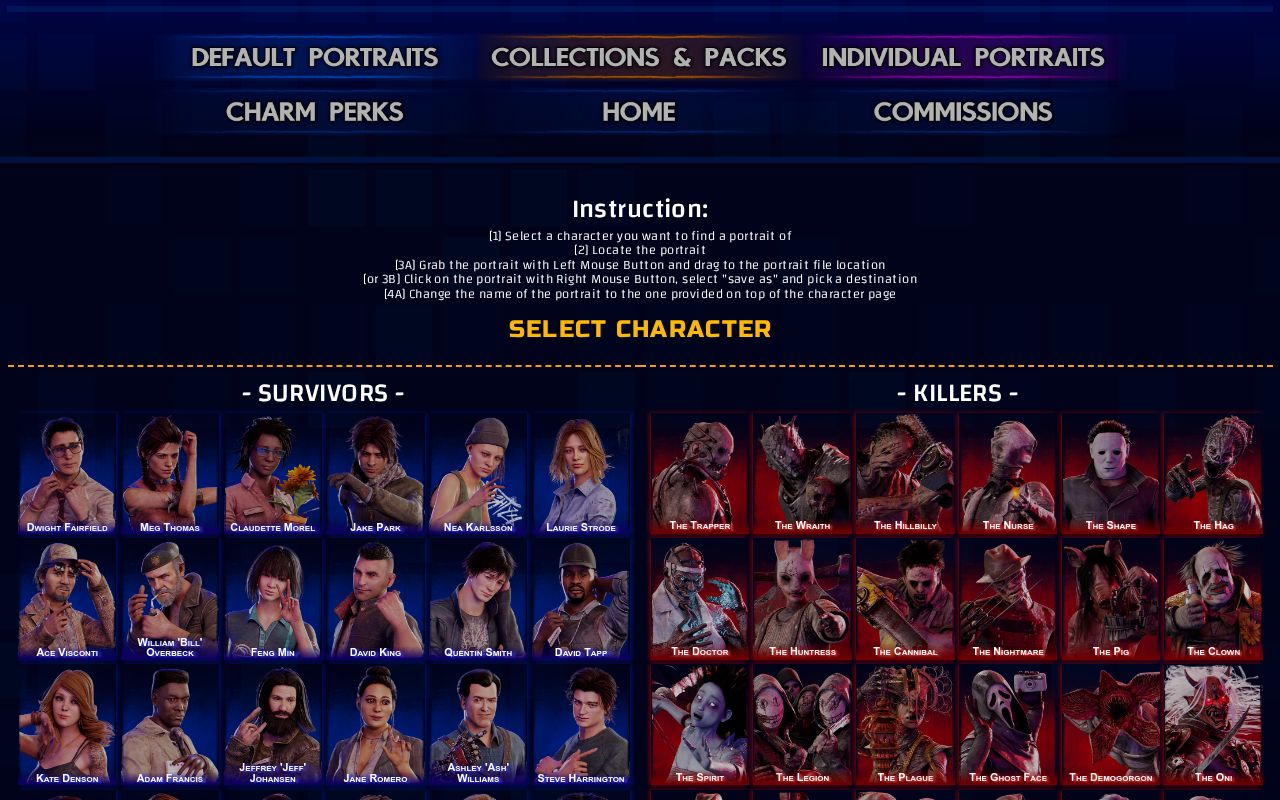Switch to Collections & Packs

click(639, 57)
